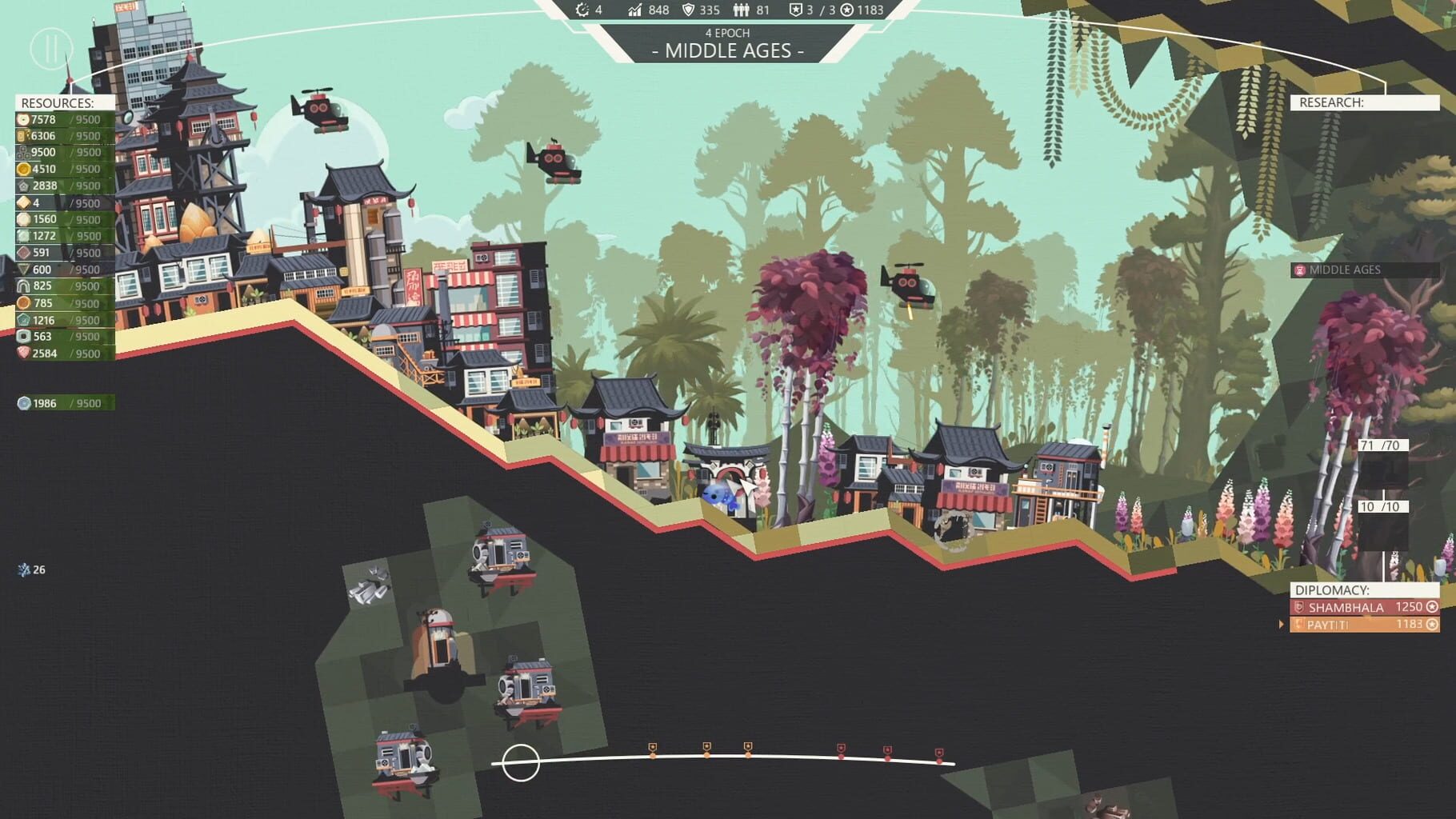Click the shield defense icon showing 335
The width and height of the screenshot is (1456, 819).
tap(689, 10)
